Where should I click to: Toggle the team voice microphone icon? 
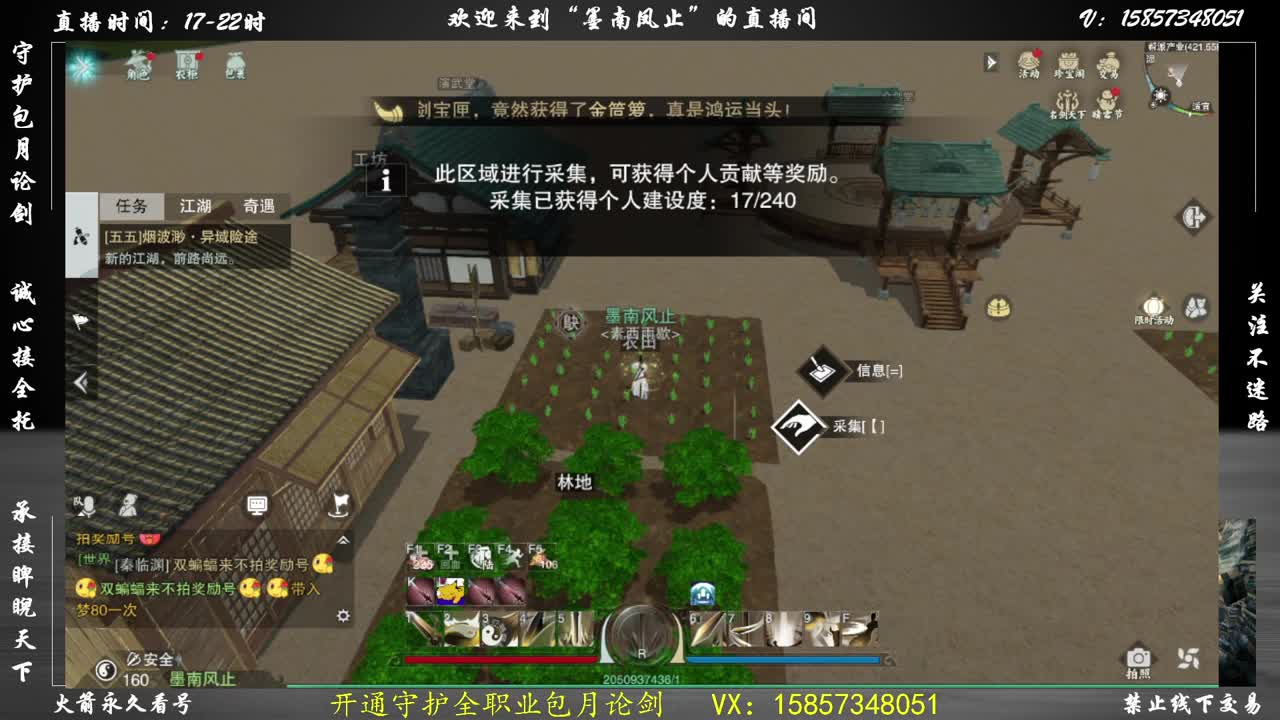pyautogui.click(x=88, y=505)
